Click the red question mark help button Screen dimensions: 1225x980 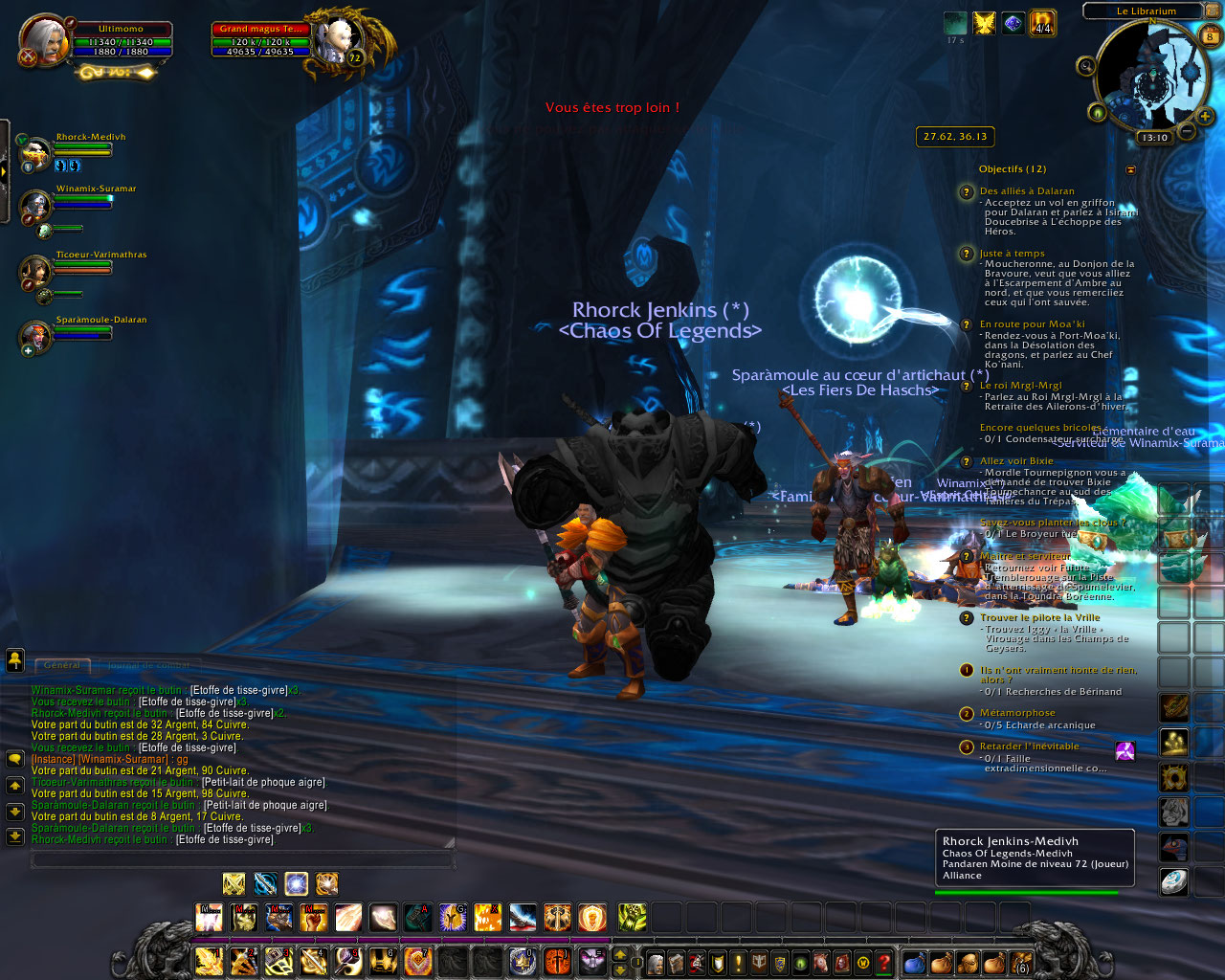coord(884,962)
